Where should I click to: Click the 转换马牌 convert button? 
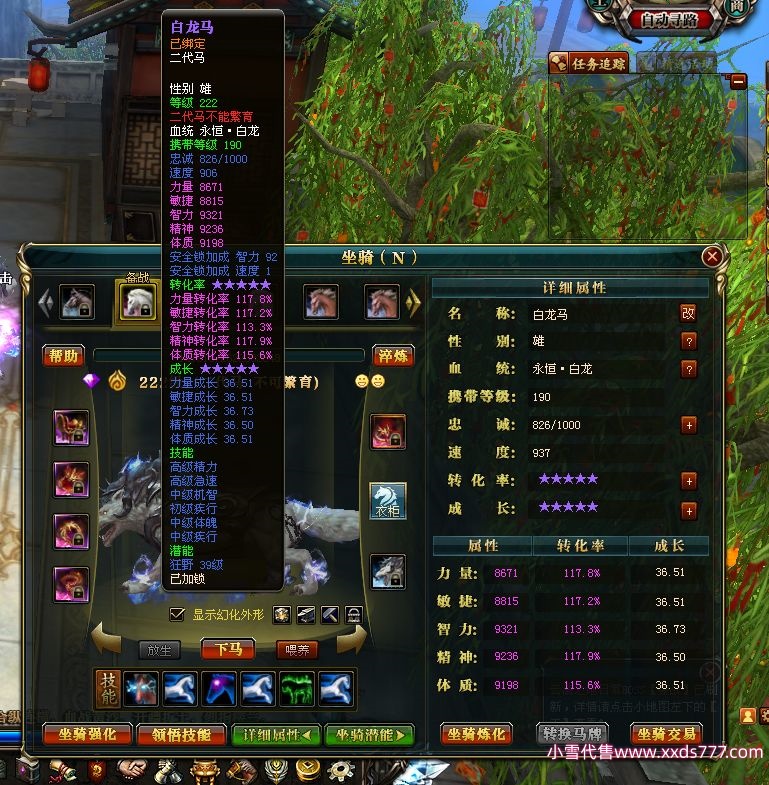pos(571,735)
